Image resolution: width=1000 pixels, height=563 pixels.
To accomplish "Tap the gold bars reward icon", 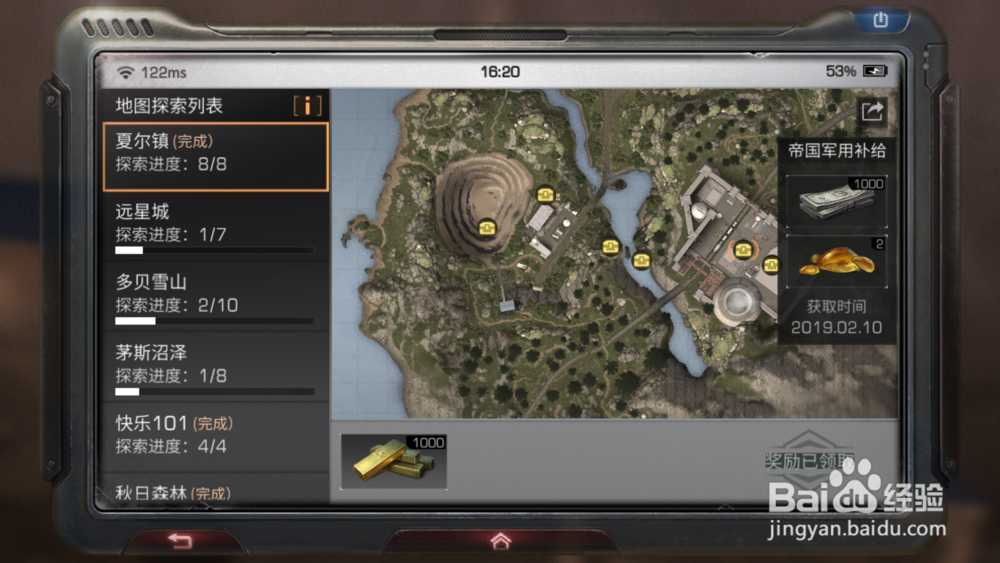I will click(x=393, y=461).
